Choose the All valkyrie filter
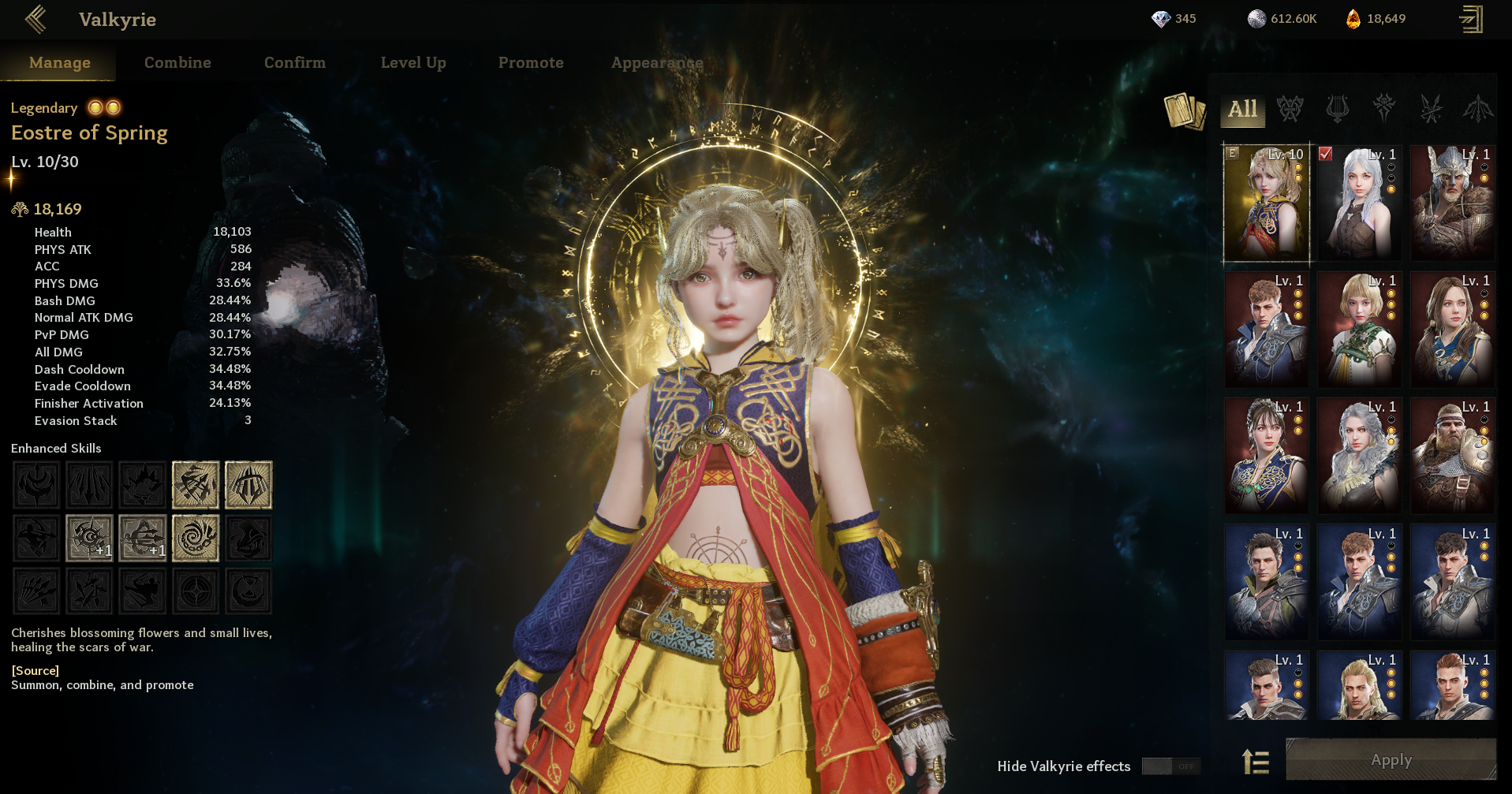 point(1242,109)
